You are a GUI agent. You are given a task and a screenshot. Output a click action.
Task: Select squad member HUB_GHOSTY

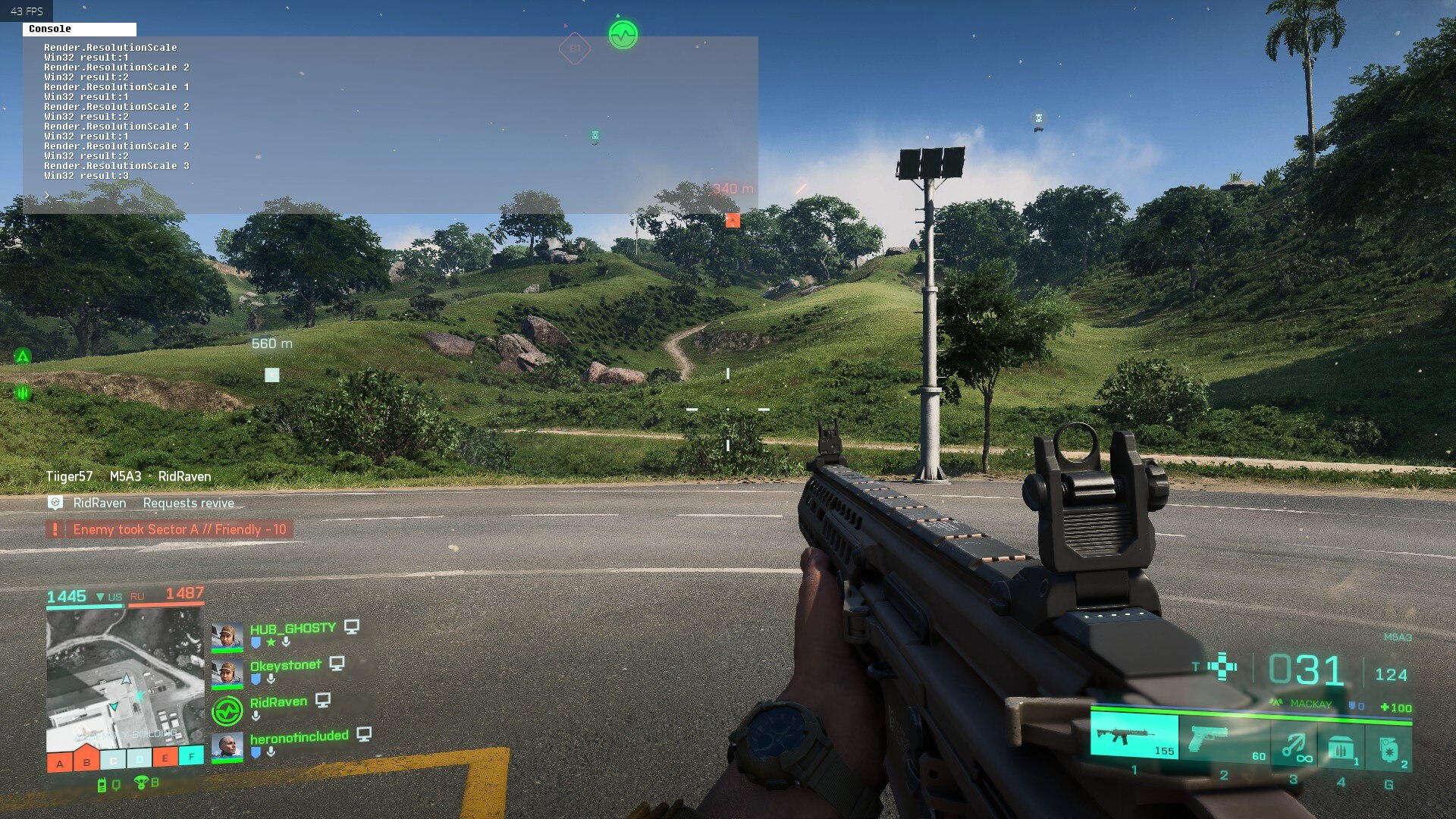(292, 629)
